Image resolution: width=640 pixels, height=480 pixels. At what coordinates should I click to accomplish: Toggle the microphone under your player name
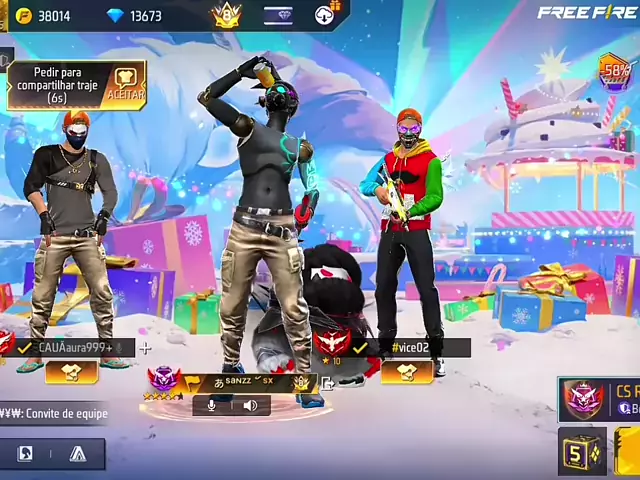[212, 405]
